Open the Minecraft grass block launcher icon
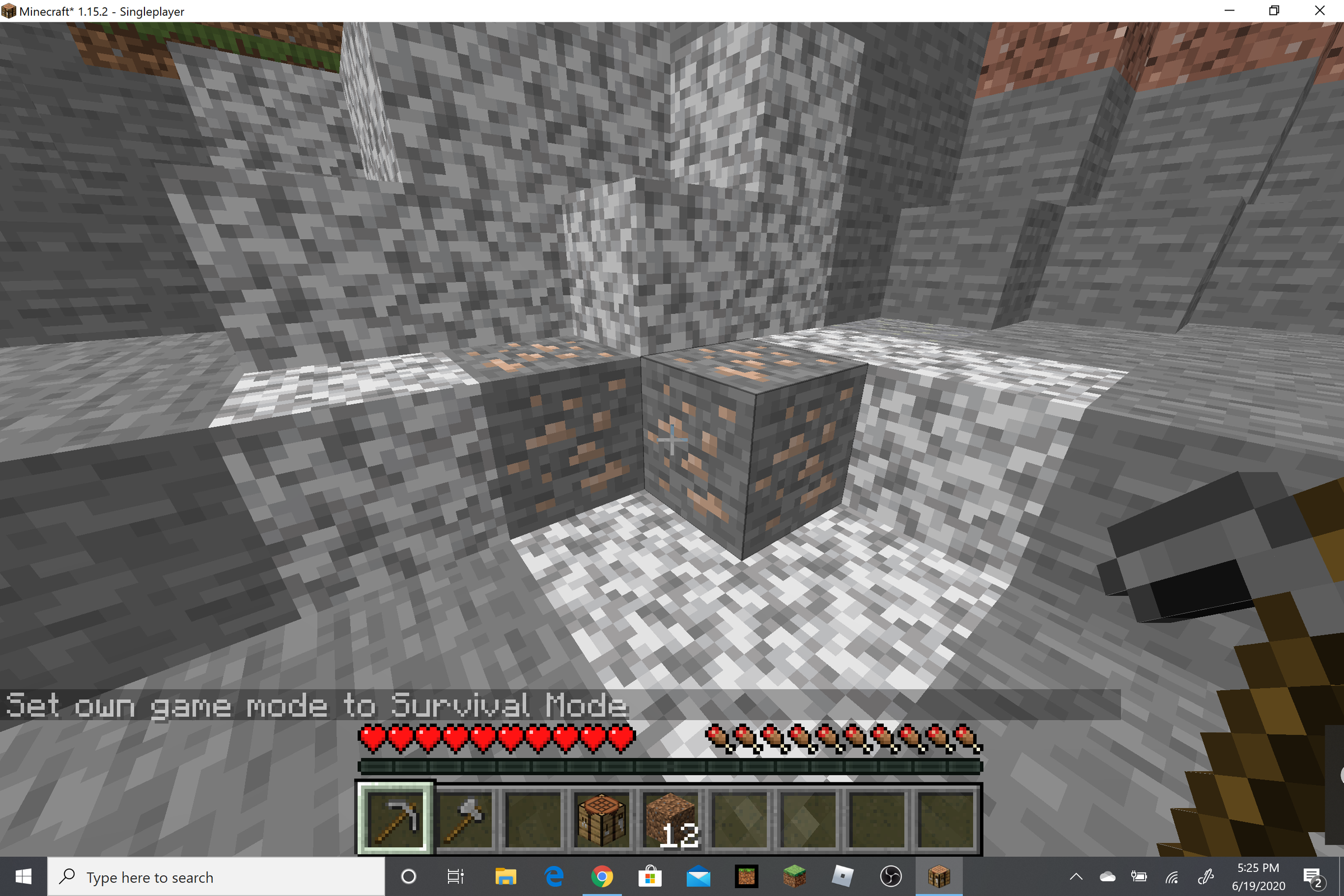The height and width of the screenshot is (896, 1344). pos(794,876)
